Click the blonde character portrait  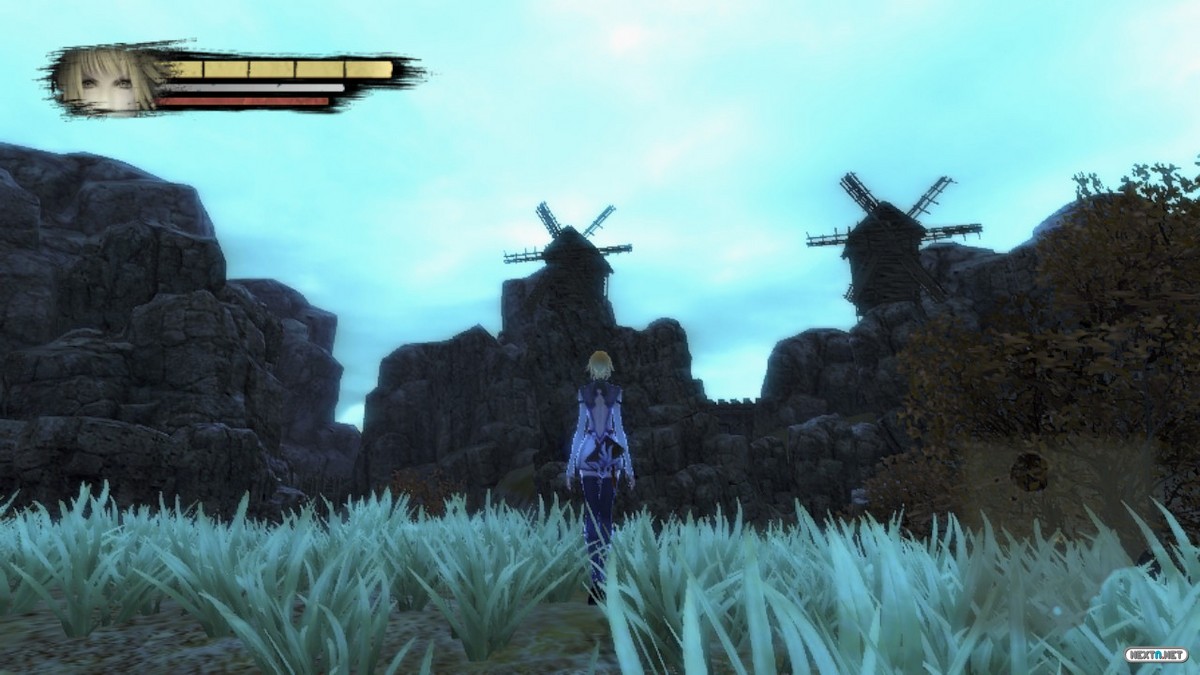coord(108,78)
